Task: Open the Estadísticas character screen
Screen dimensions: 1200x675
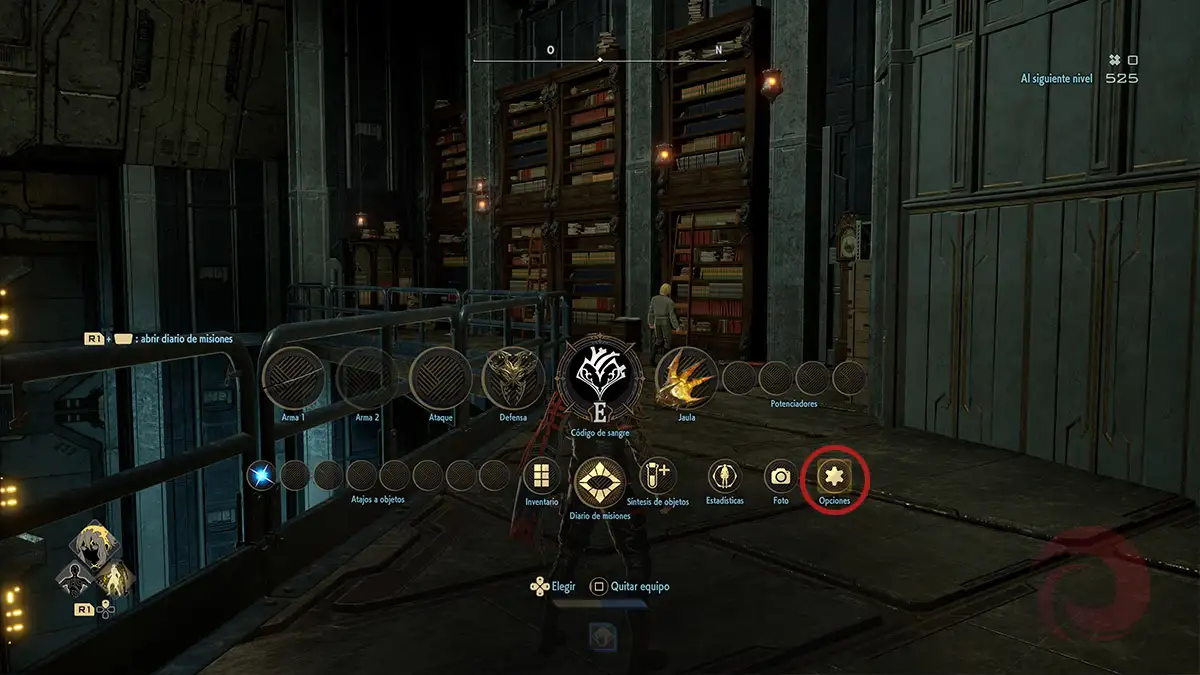Action: pyautogui.click(x=724, y=476)
